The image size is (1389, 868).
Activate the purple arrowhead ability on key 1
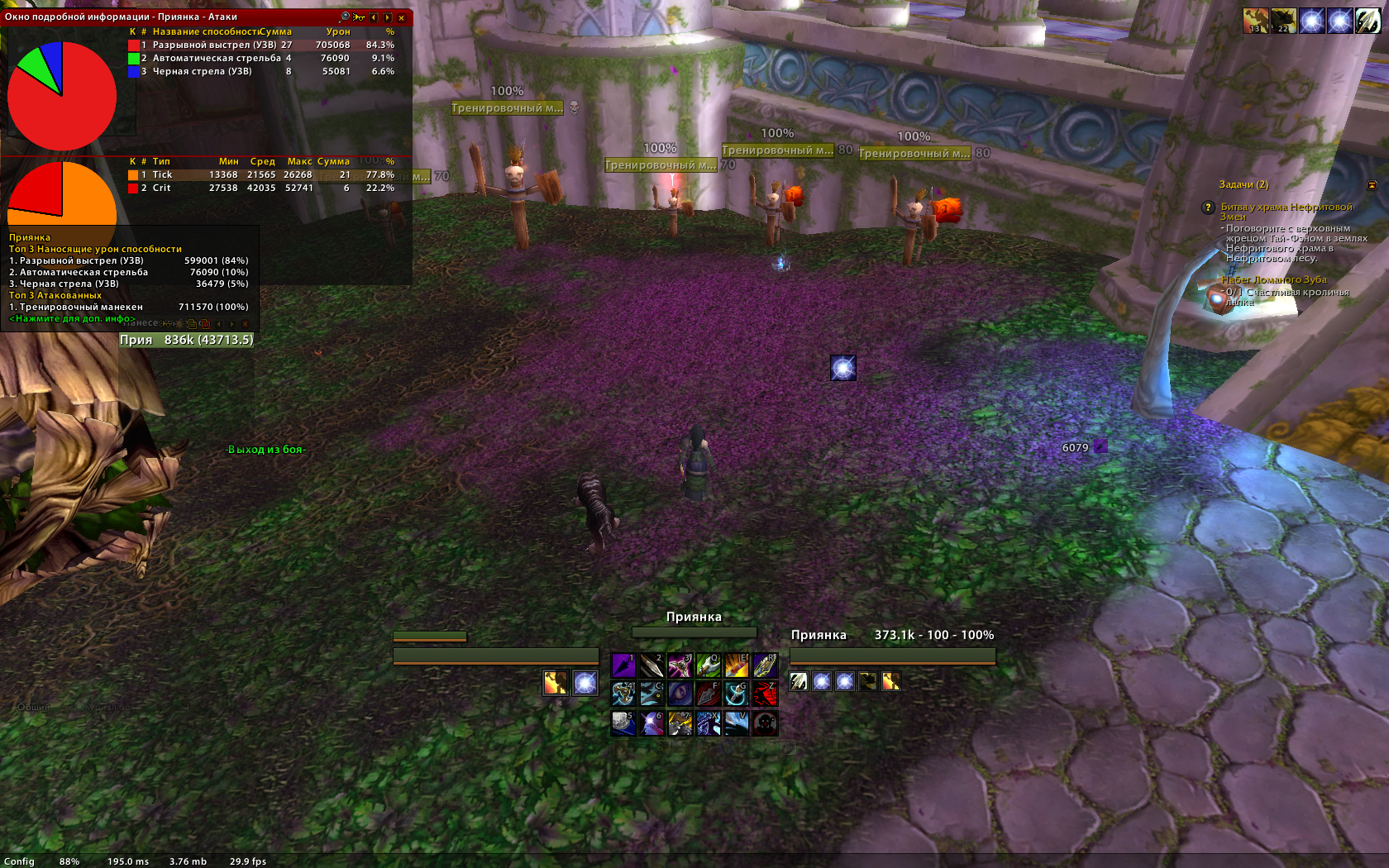623,665
